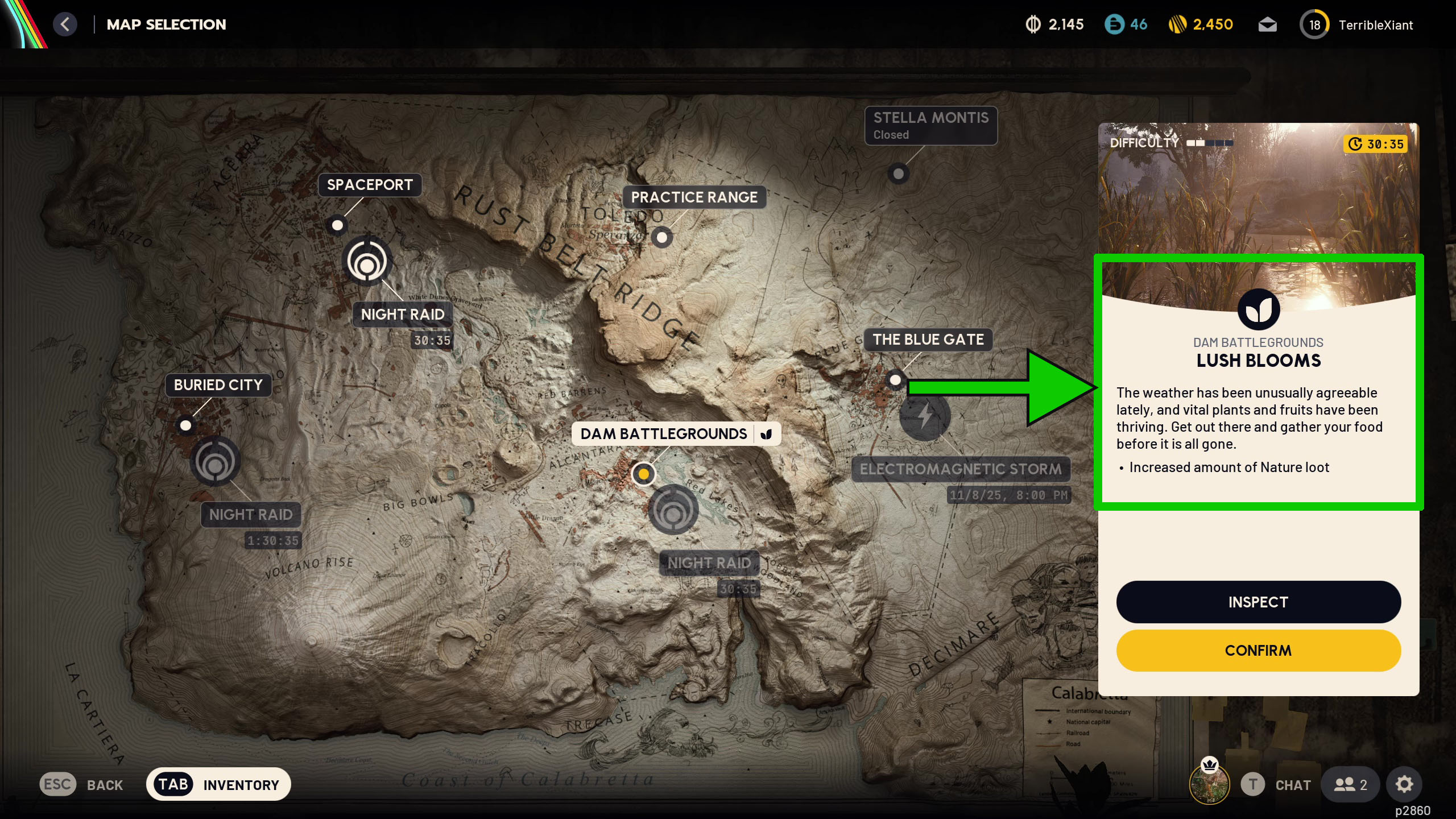Select the Spaceport map label
Screen dimensions: 1456x819
point(370,185)
